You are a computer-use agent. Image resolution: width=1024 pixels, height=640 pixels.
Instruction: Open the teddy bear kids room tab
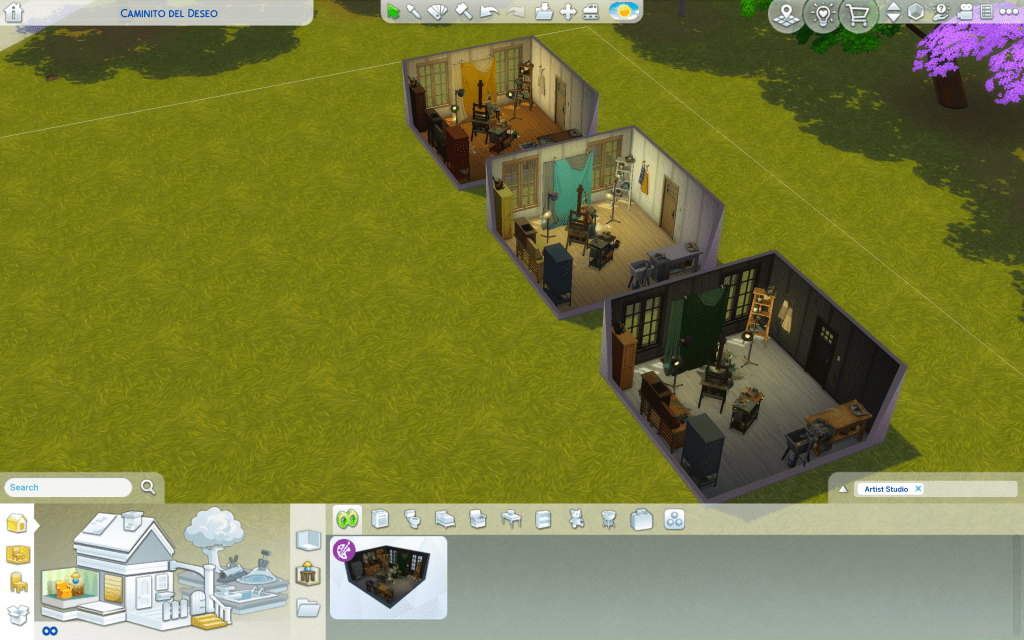point(575,519)
